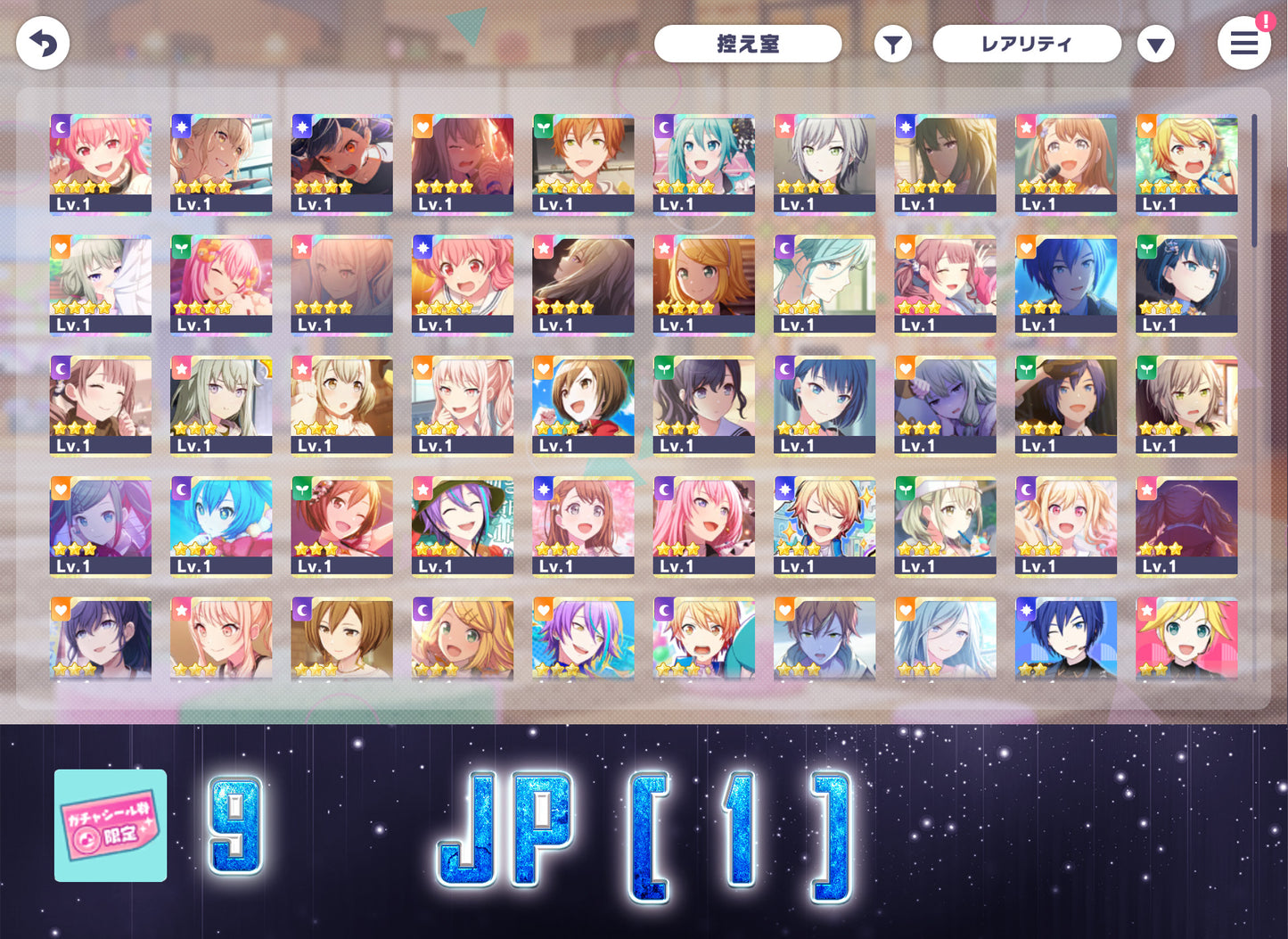
Task: Open the filter funnel icon
Action: click(892, 43)
